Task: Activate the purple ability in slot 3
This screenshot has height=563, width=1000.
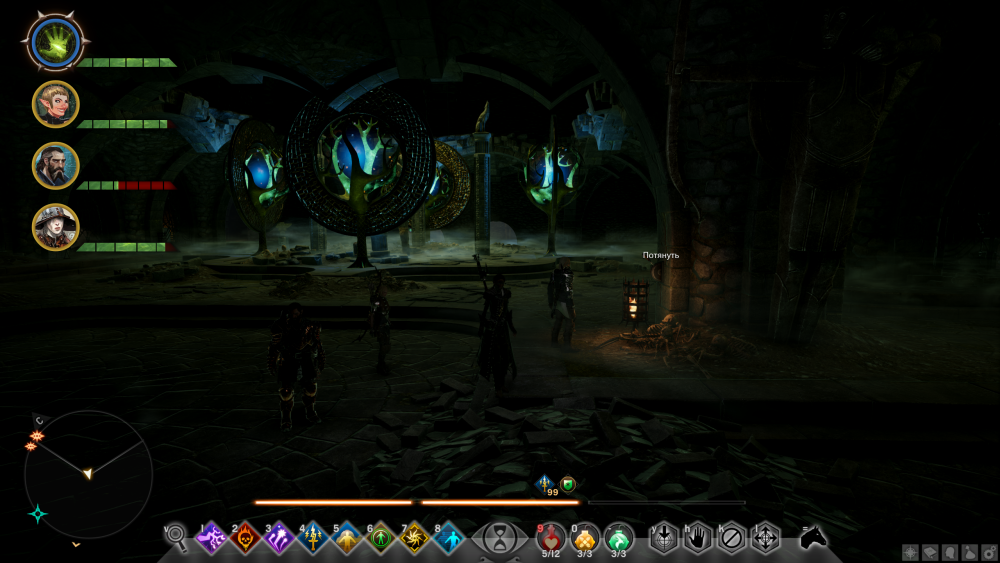Action: pos(279,539)
